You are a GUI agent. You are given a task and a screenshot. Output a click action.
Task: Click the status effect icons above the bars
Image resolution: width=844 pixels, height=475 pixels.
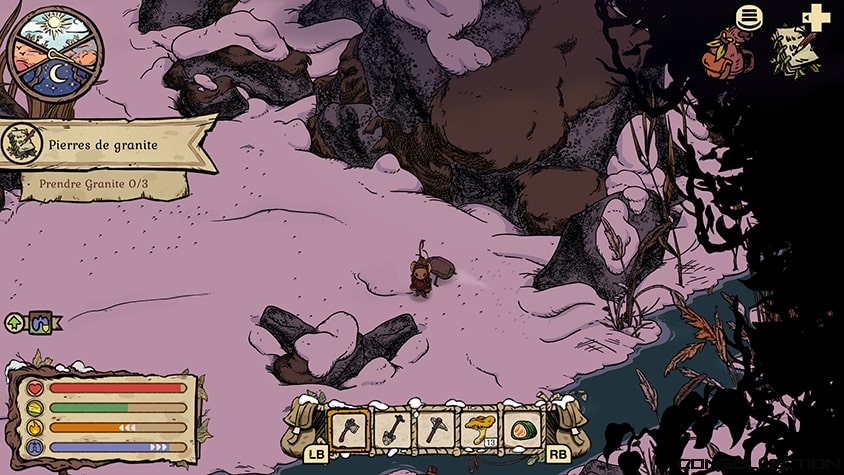(33, 322)
